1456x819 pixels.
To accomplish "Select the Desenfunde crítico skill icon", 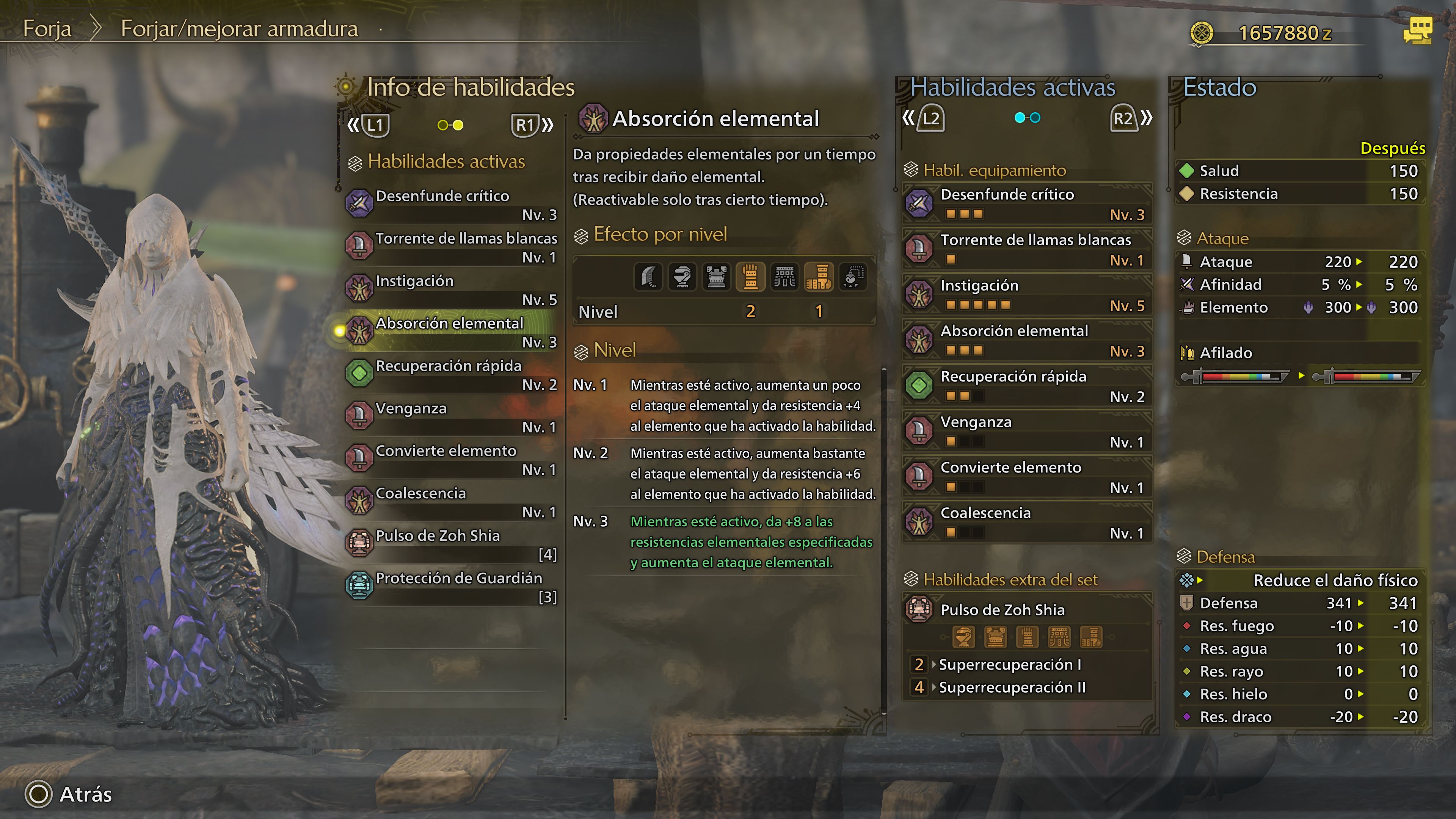I will [x=359, y=204].
